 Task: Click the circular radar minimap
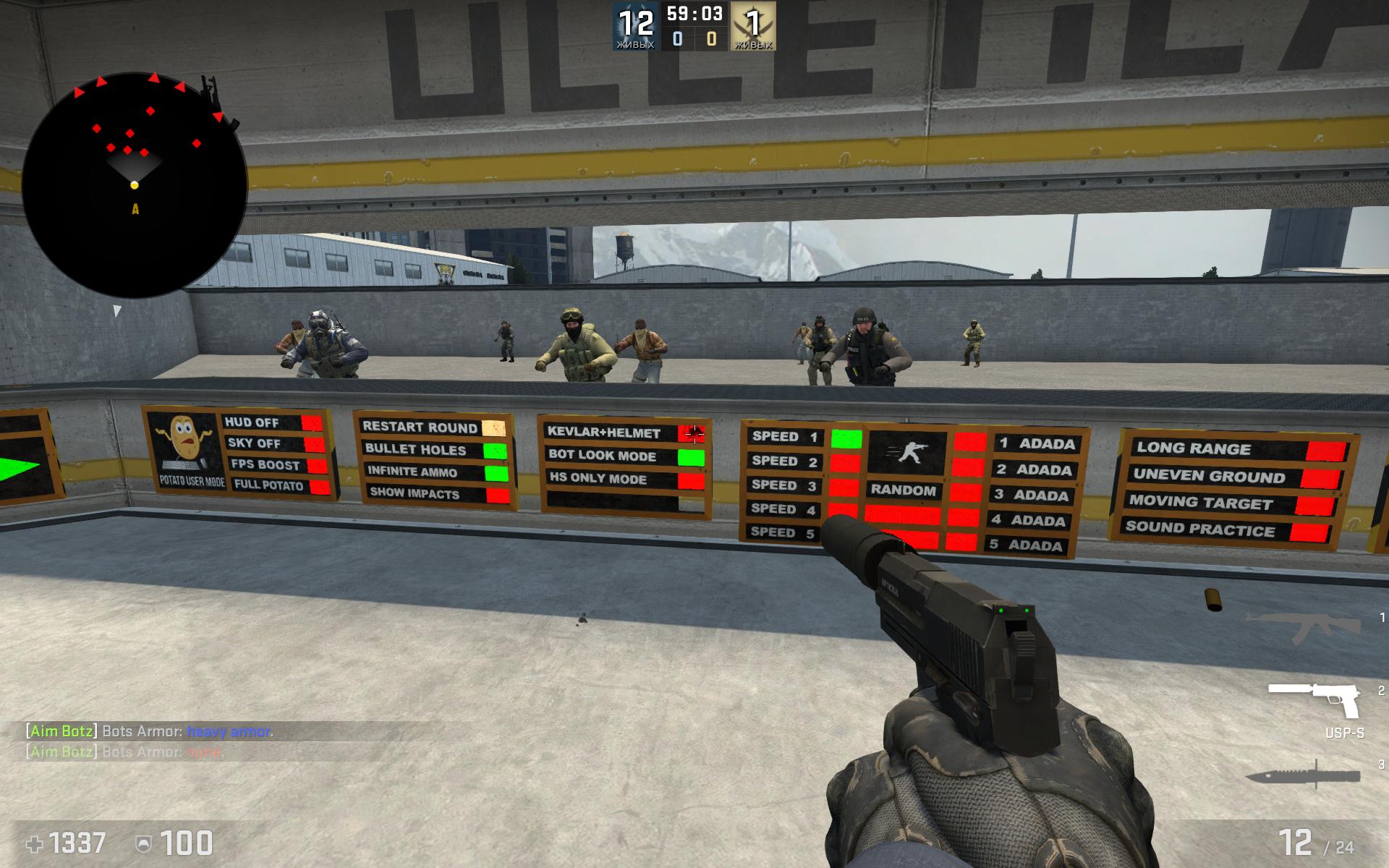[135, 185]
